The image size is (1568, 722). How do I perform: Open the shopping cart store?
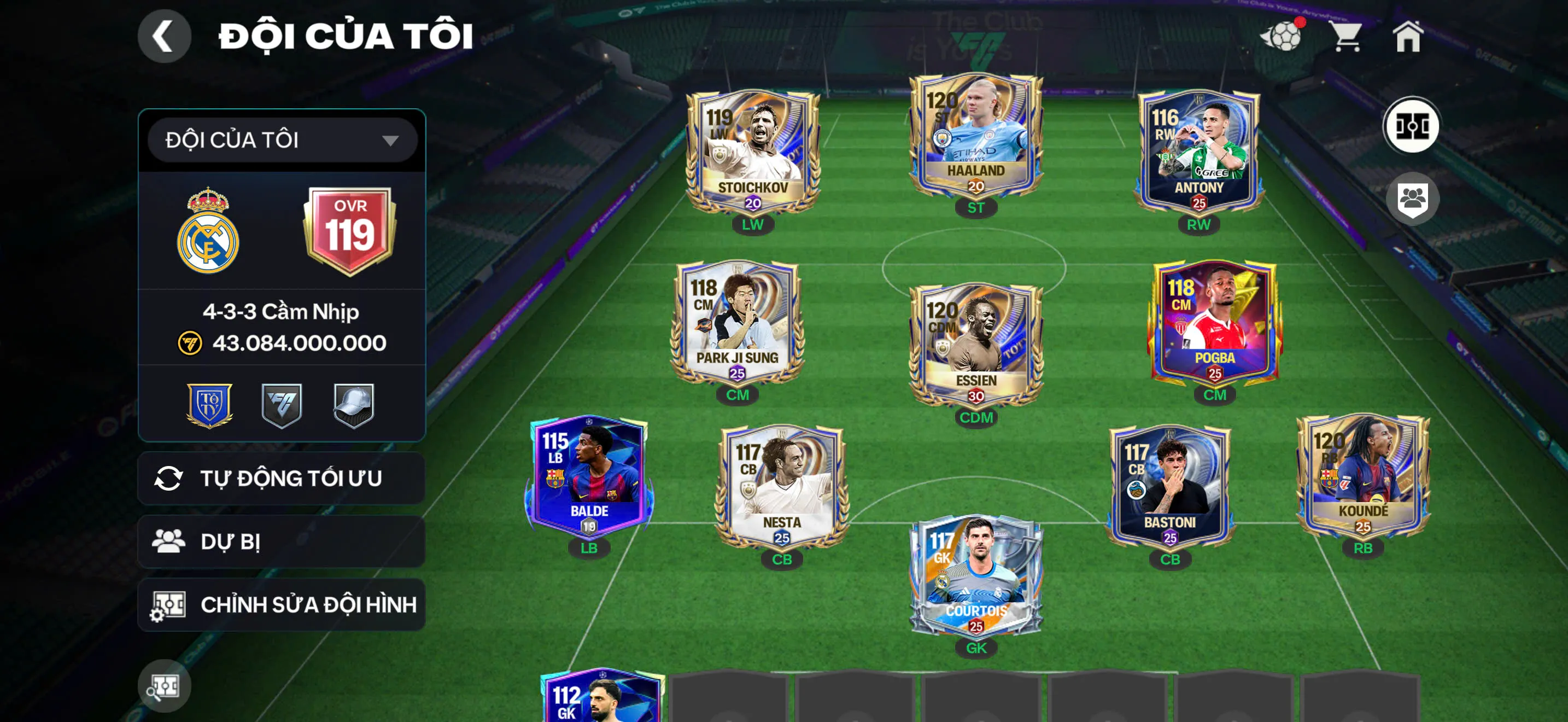click(x=1347, y=37)
